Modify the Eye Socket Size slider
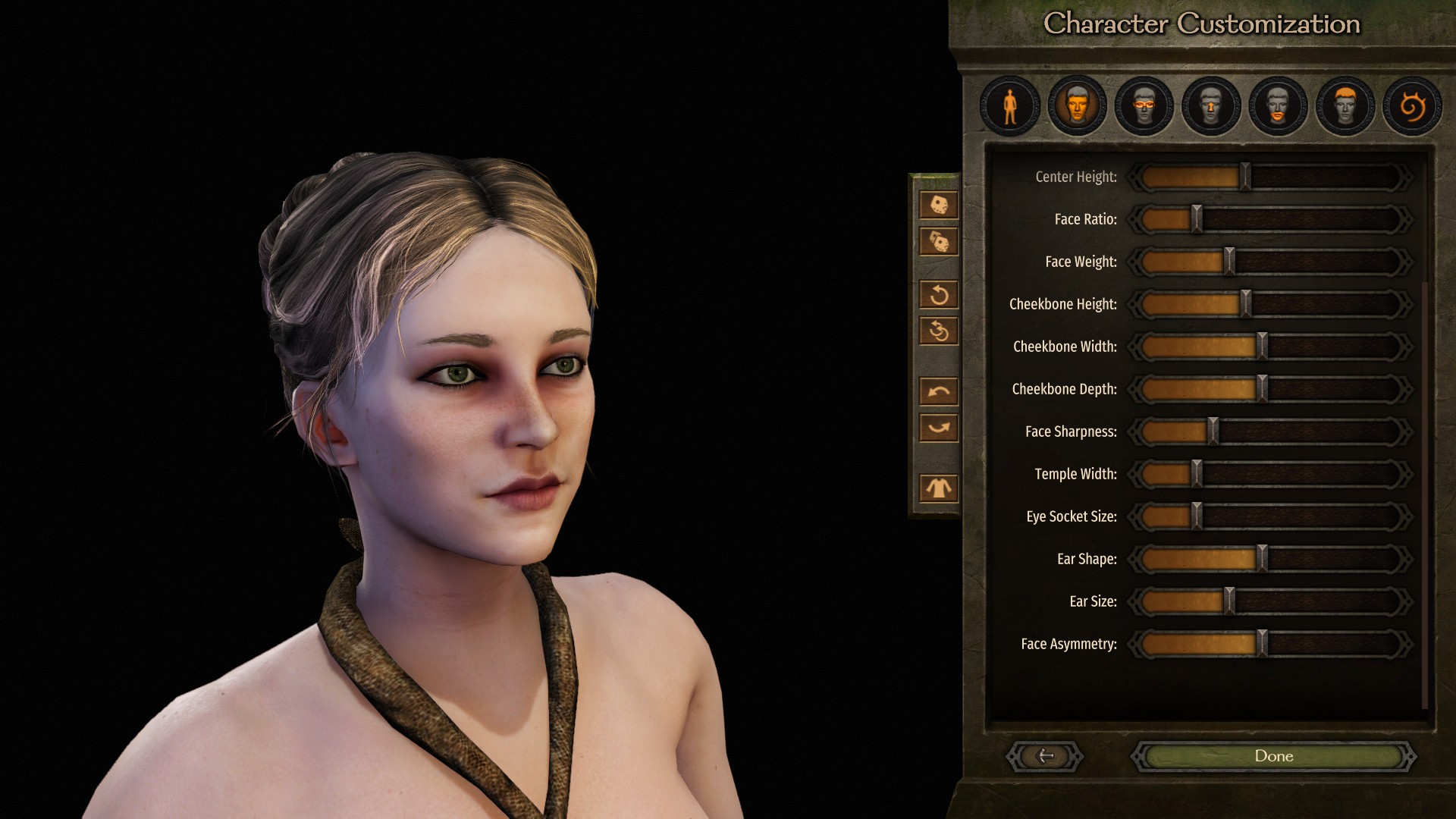This screenshot has height=819, width=1456. 1197,516
